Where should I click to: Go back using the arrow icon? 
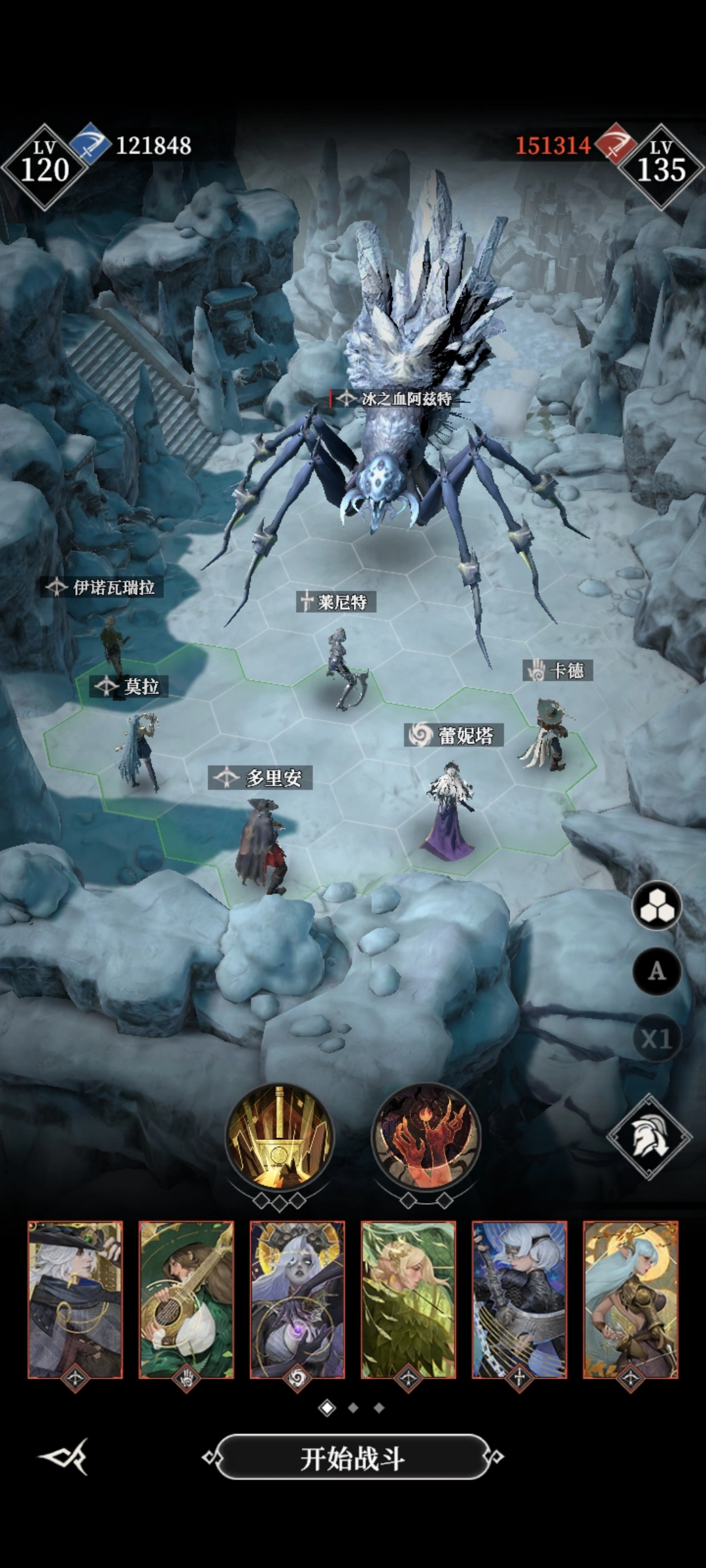coord(64,1457)
